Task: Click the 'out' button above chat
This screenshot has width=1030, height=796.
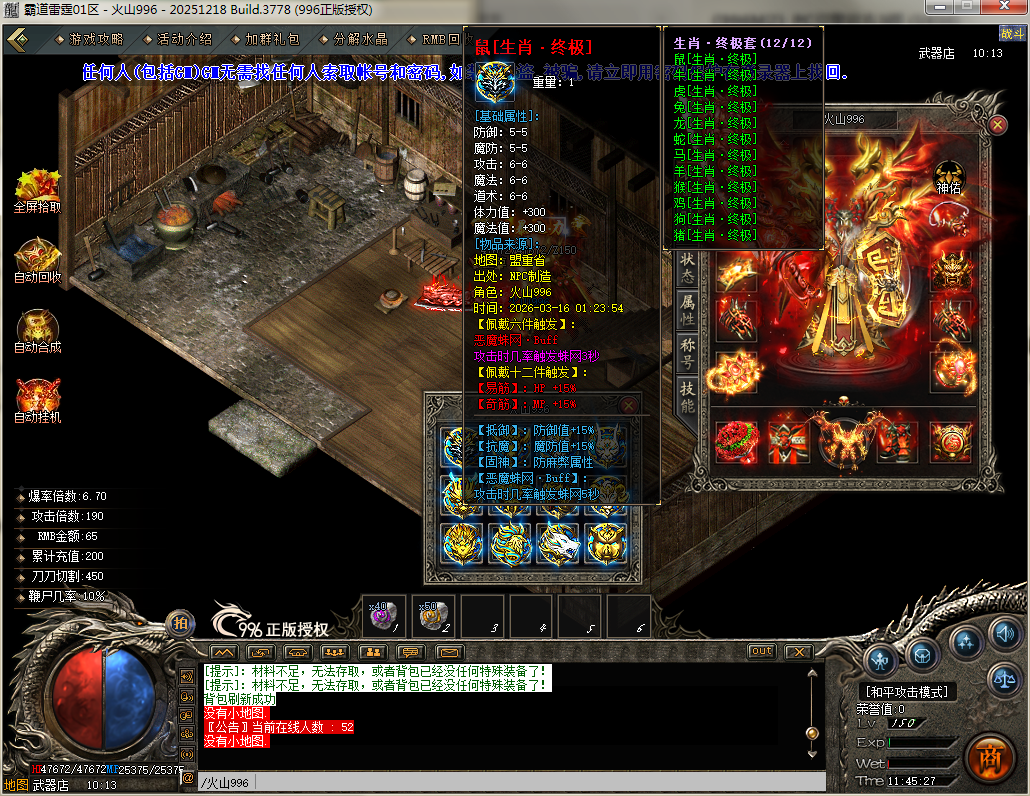Action: pos(762,651)
